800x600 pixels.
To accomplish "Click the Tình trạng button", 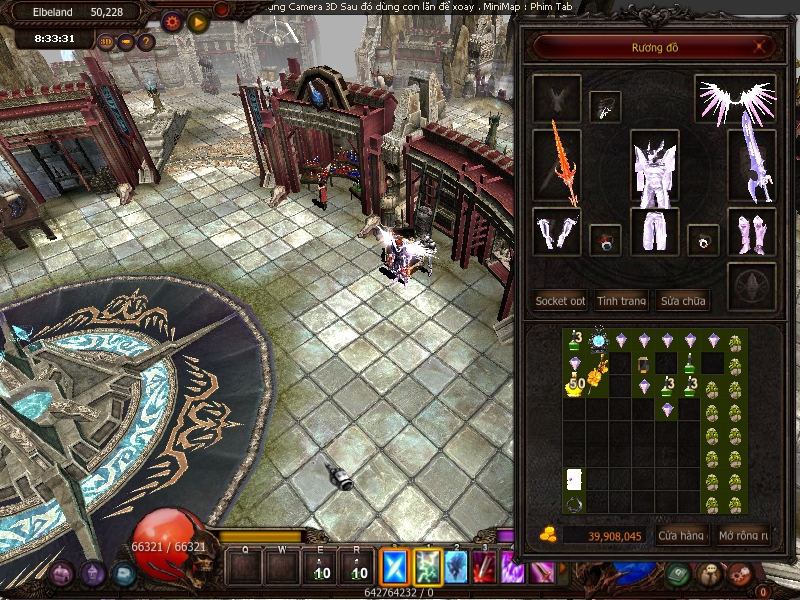I will tap(621, 300).
